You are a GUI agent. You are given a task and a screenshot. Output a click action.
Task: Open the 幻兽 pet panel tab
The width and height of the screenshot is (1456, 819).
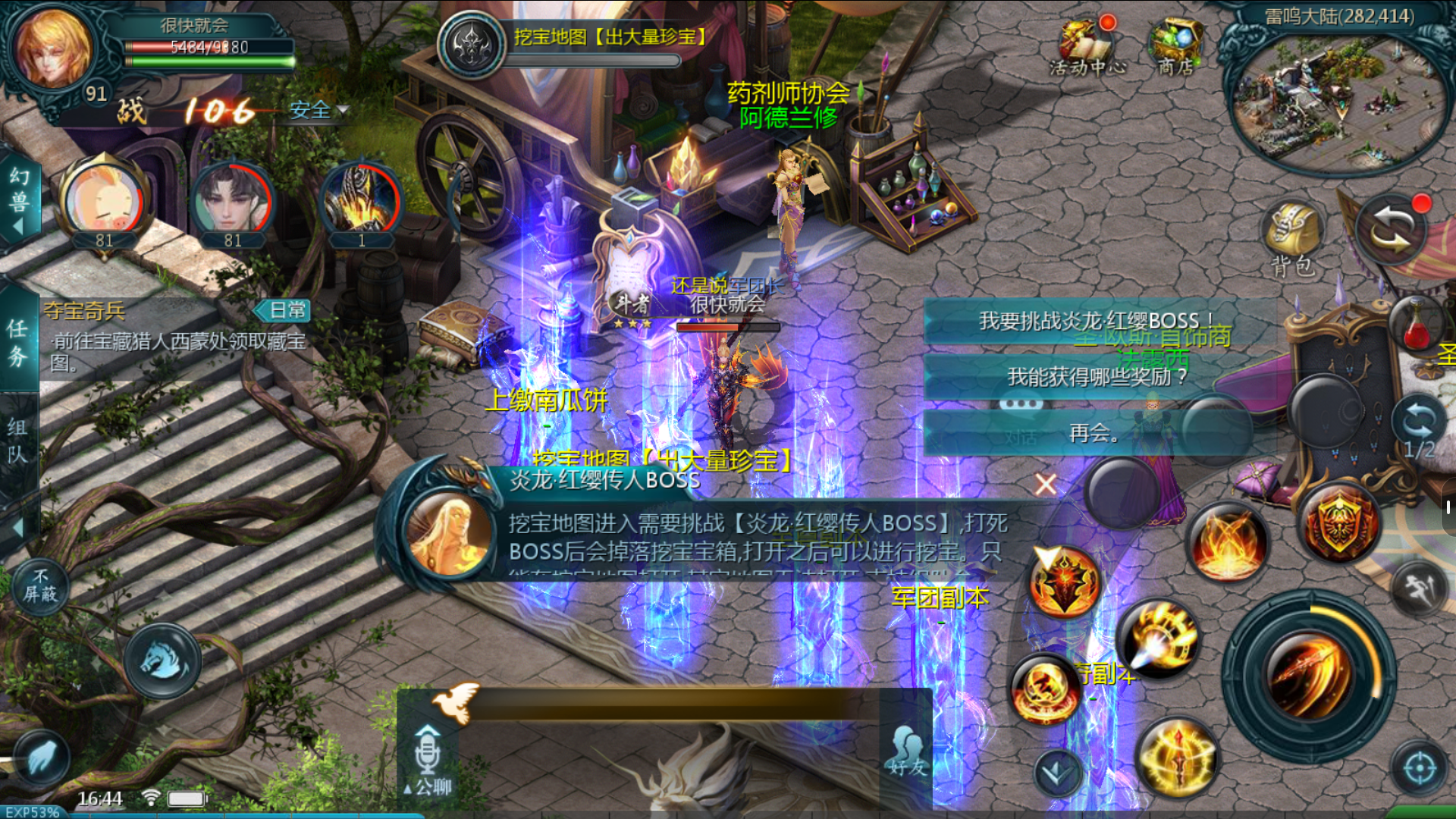click(x=19, y=199)
